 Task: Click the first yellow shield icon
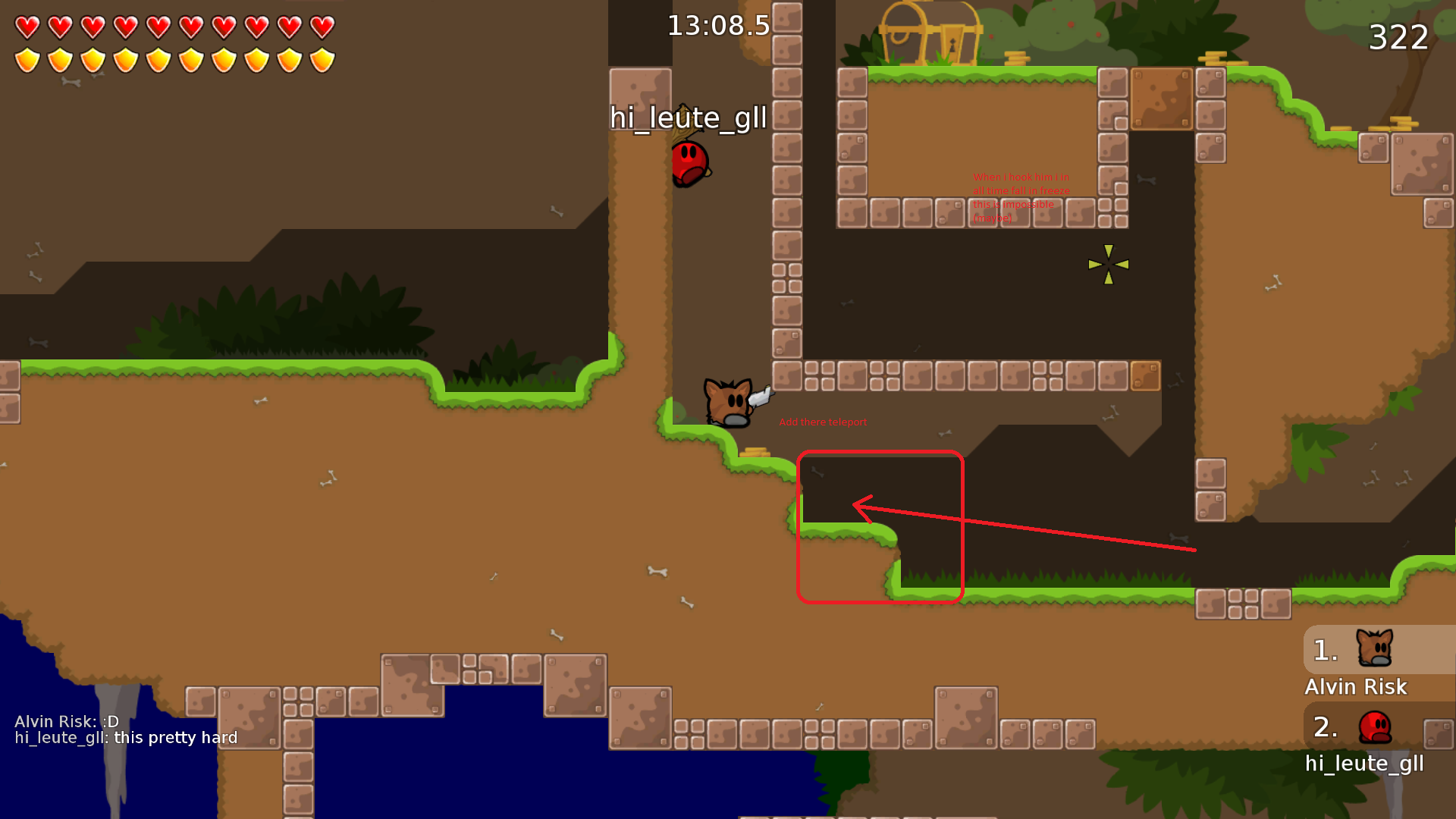coord(27,58)
